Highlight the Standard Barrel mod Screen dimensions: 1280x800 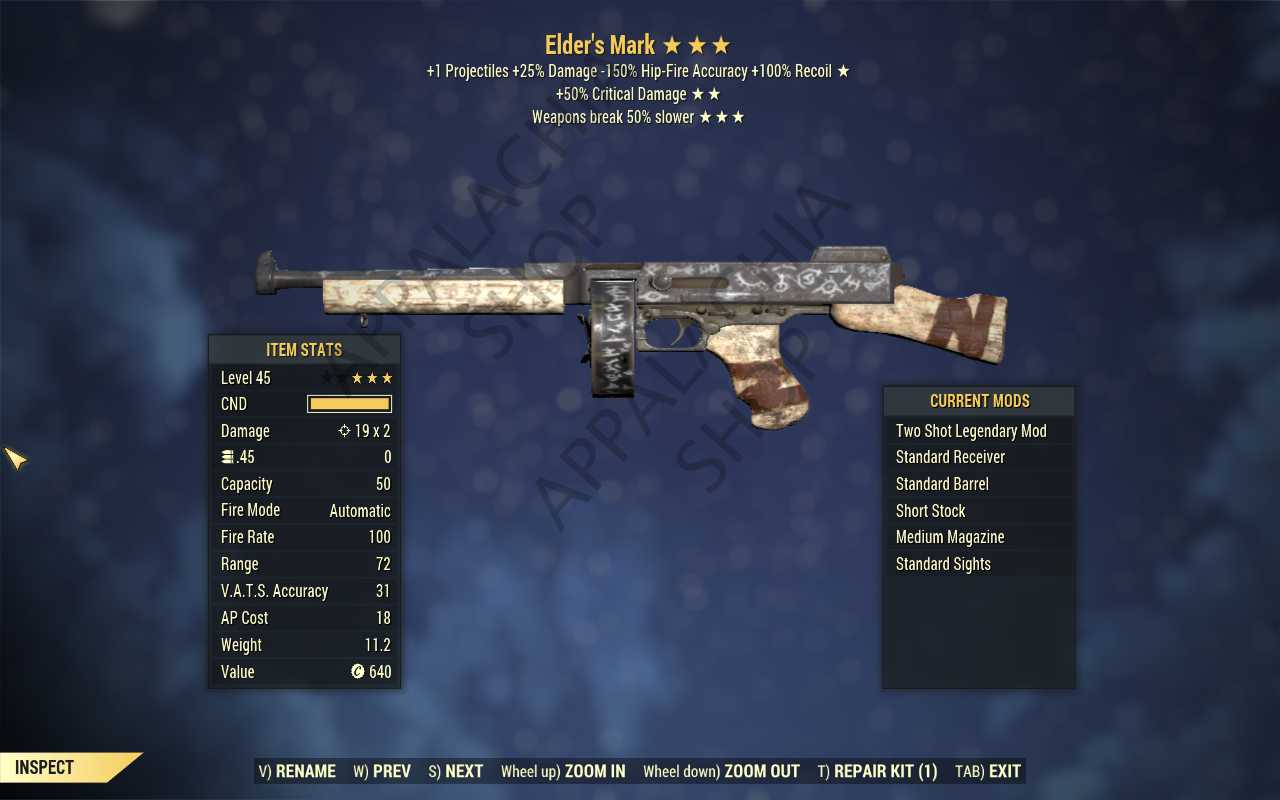(x=942, y=484)
